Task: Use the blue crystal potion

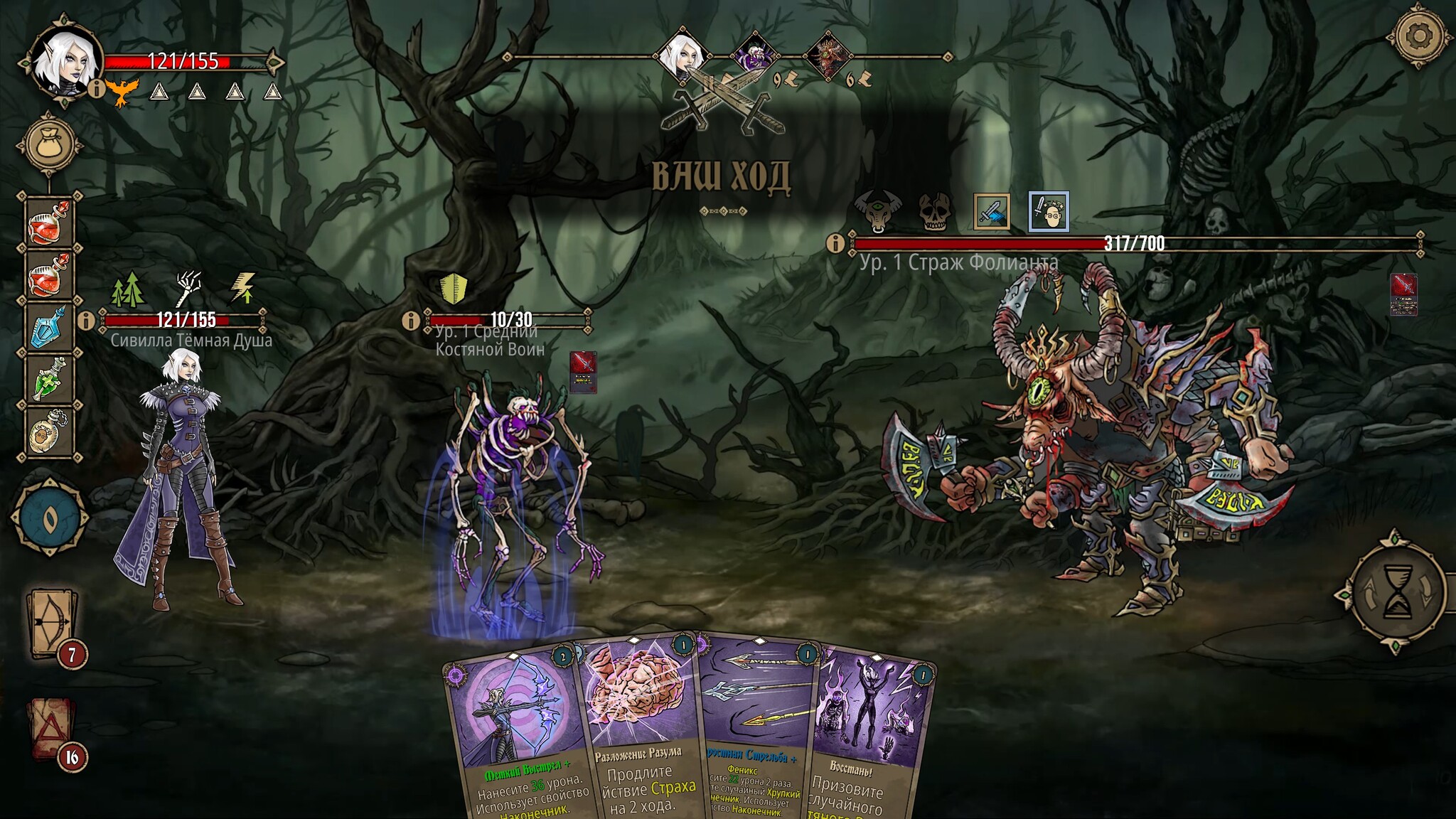Action: [x=49, y=327]
